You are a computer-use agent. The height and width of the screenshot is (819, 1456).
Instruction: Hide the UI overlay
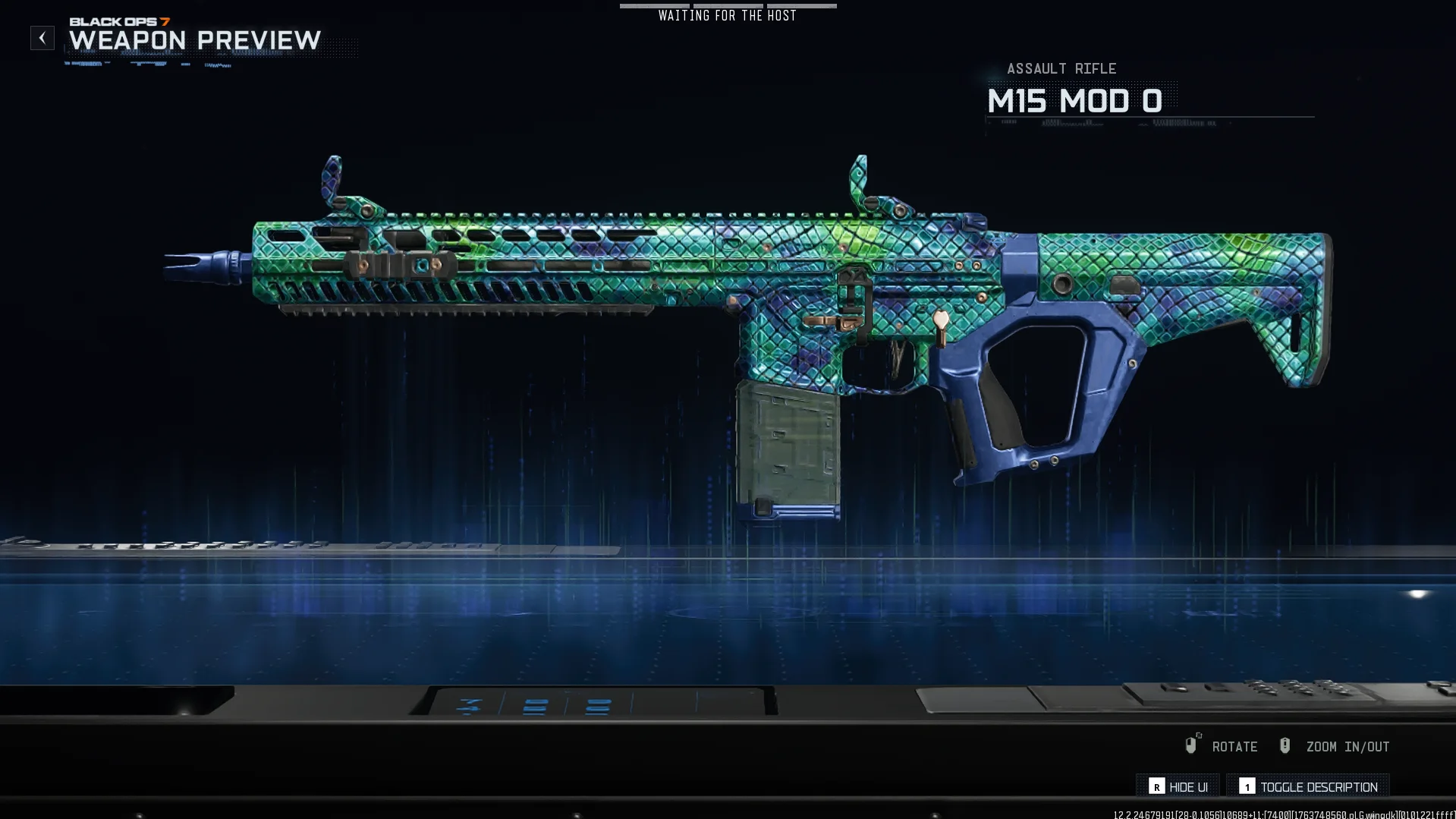tap(1178, 787)
